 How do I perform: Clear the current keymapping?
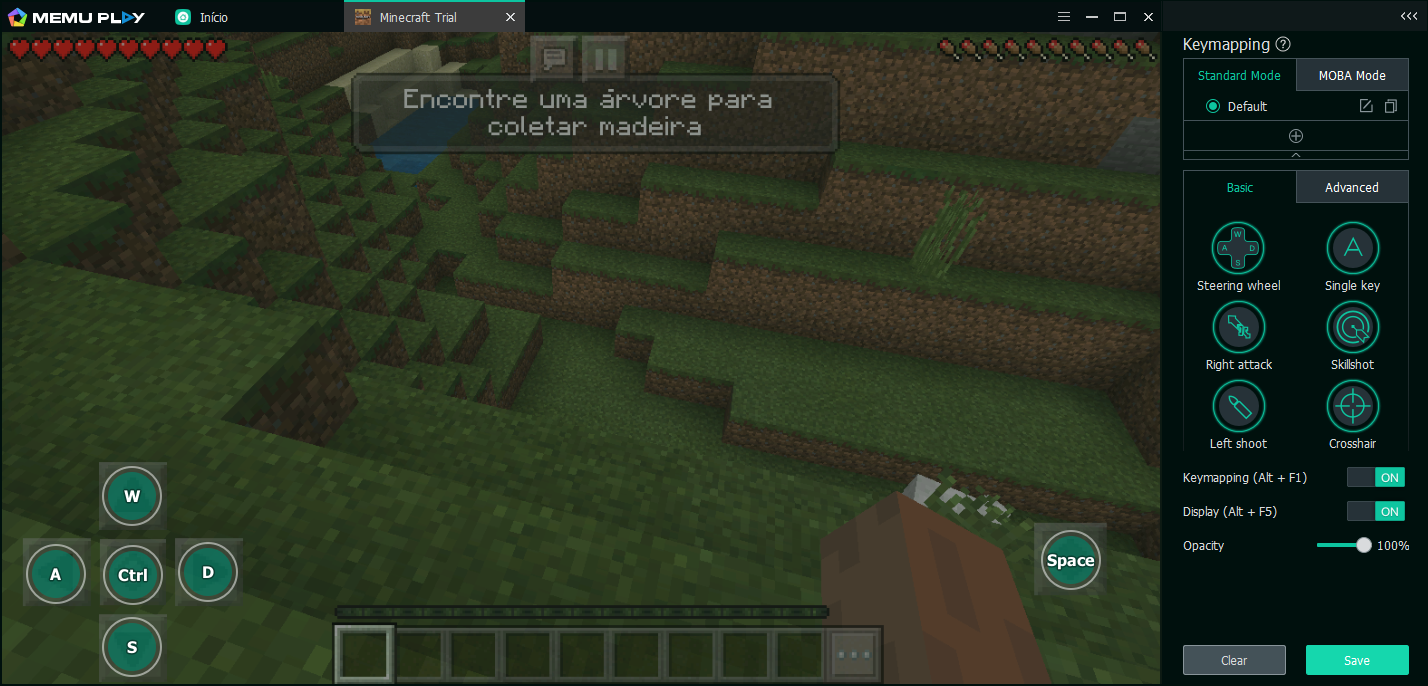pos(1234,660)
